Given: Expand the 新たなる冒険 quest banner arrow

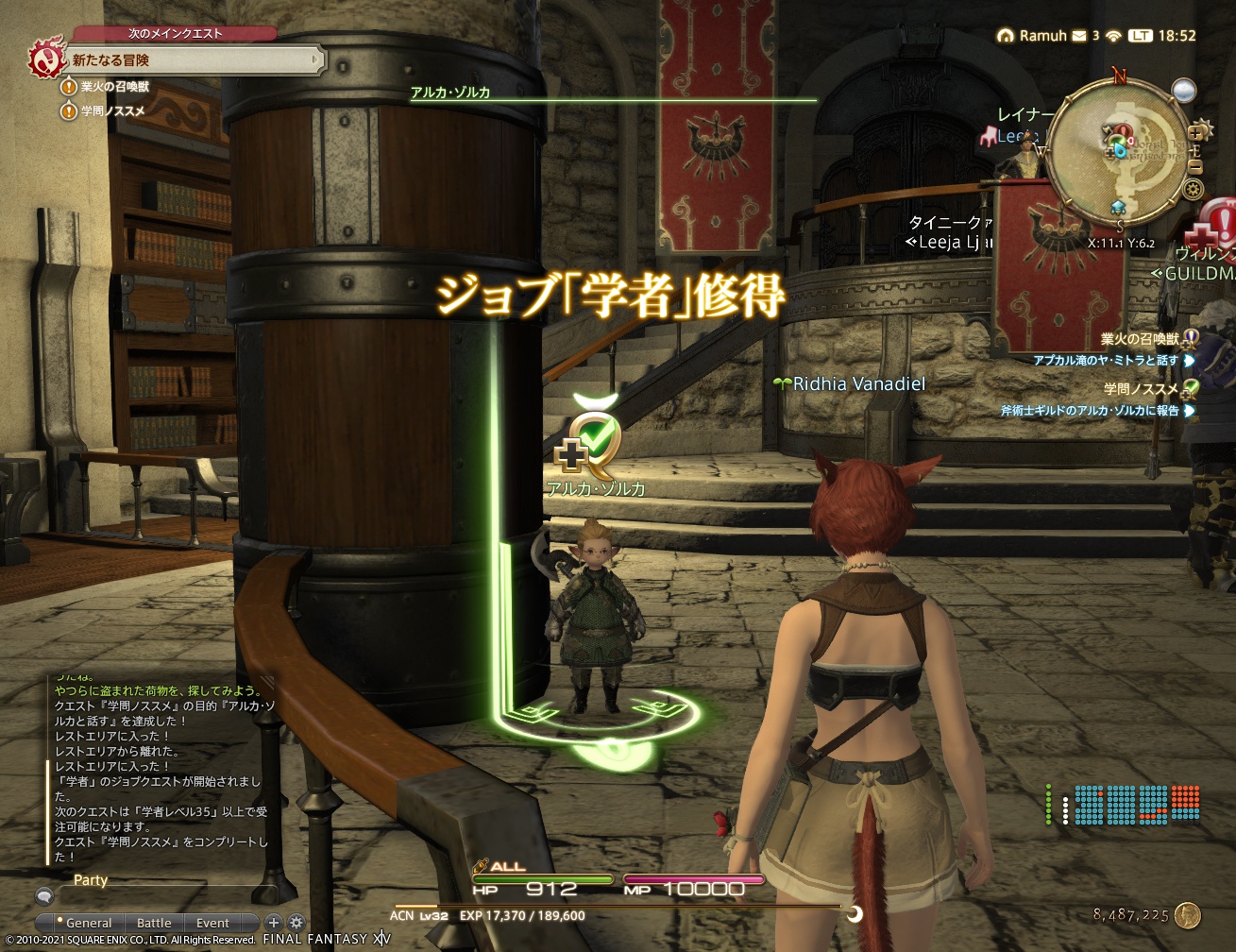Looking at the screenshot, I should pos(316,59).
